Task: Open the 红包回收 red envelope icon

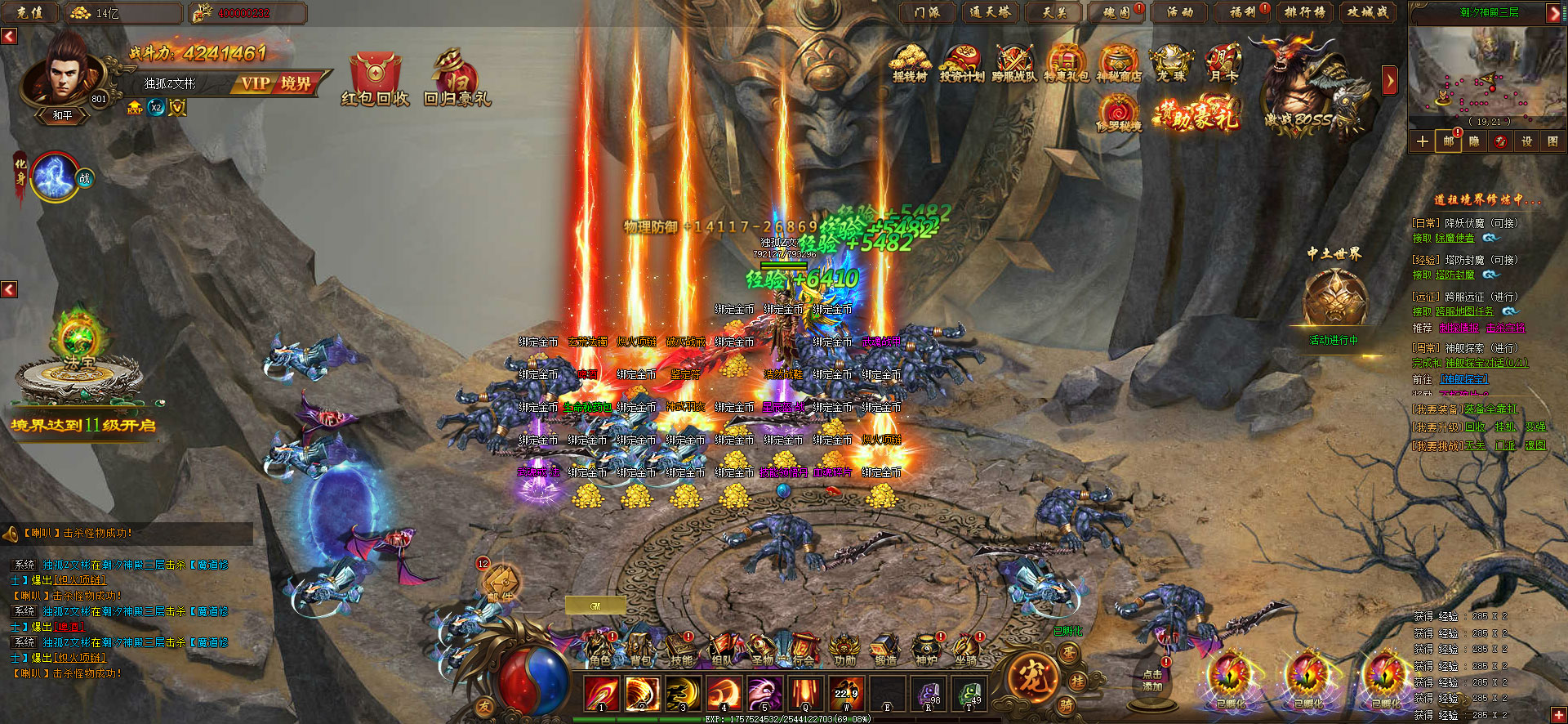Action: click(375, 79)
